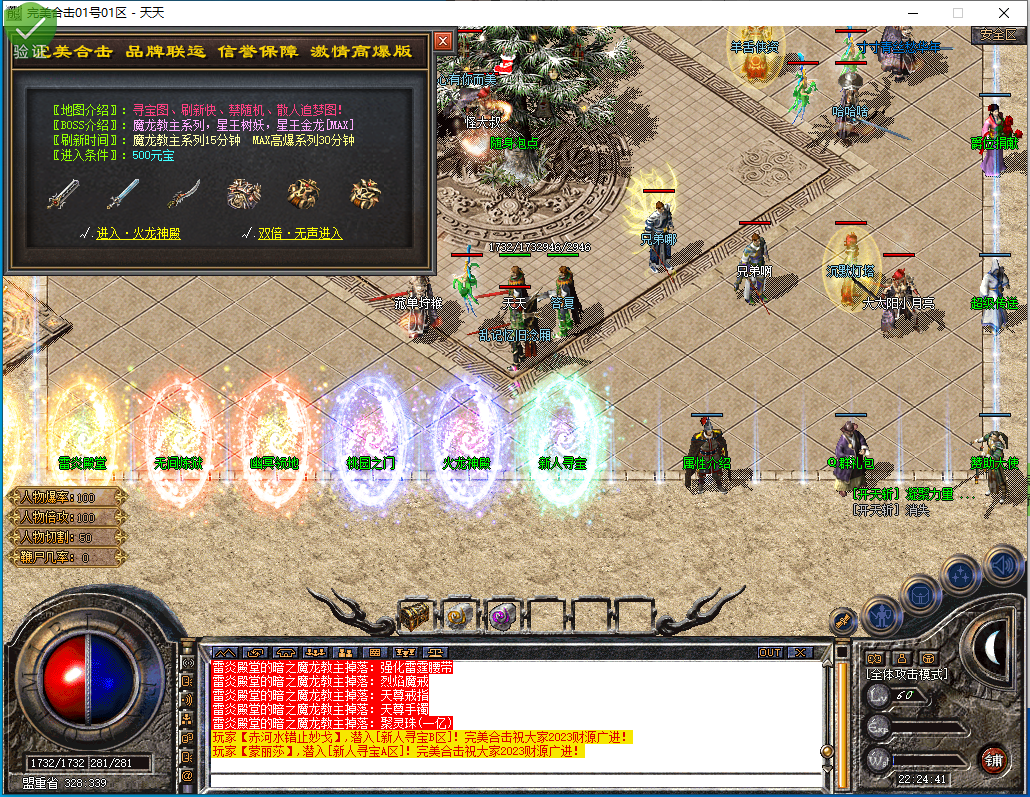Focus the chat input line

(x=510, y=780)
